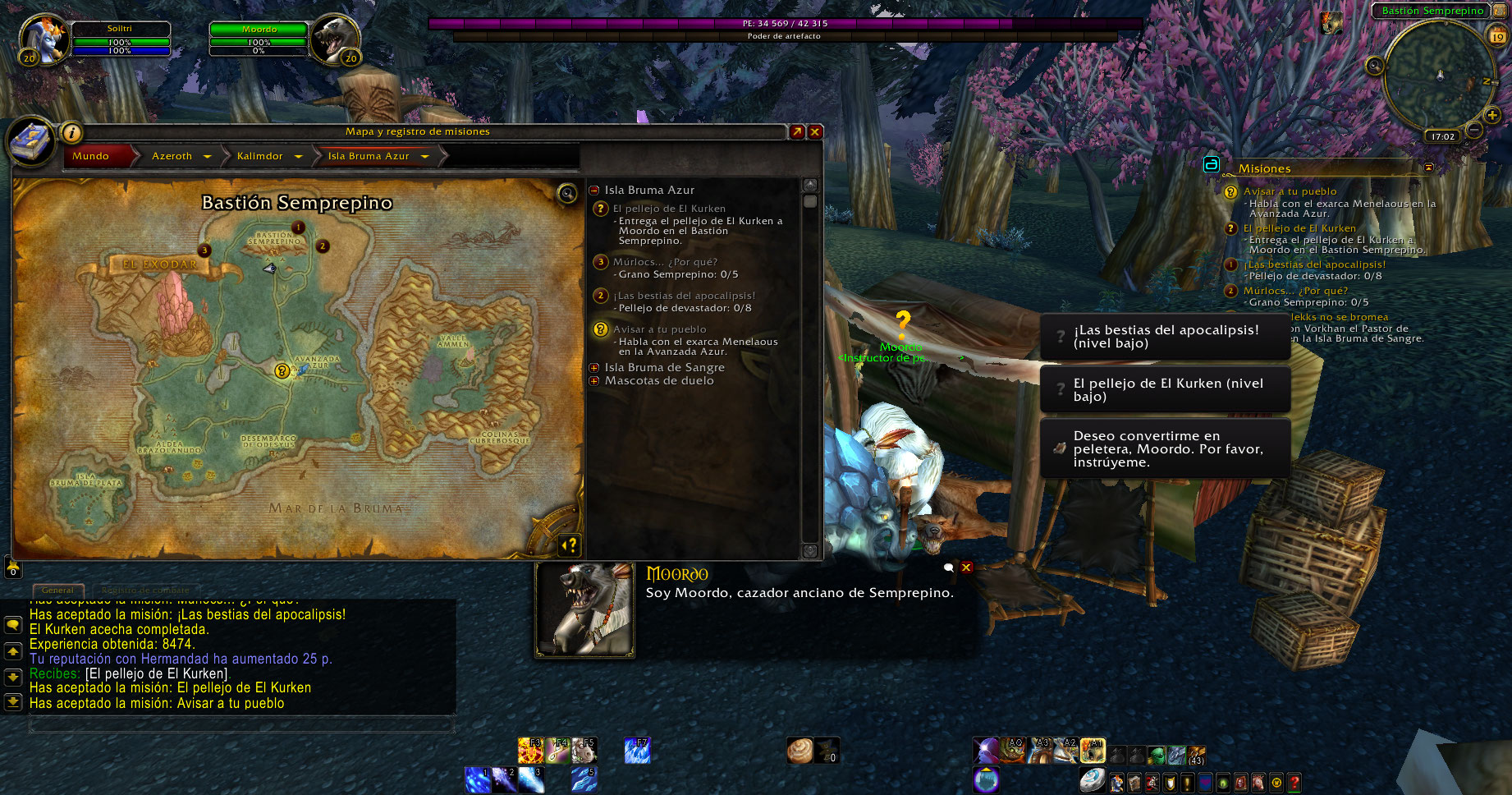Expand Mascotas de duelo quest group

pos(594,381)
